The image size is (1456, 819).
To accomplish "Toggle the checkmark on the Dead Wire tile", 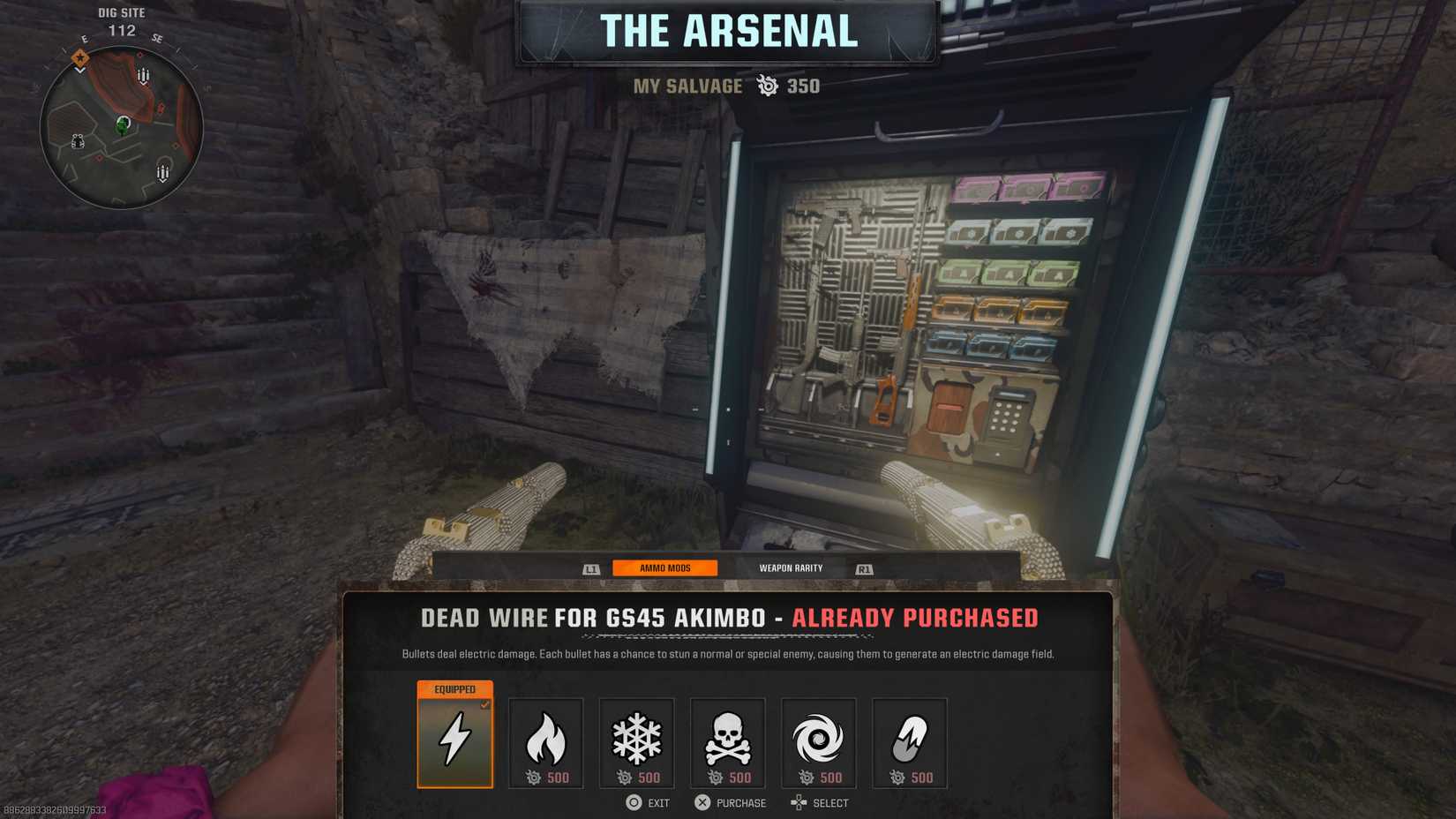I will click(484, 705).
